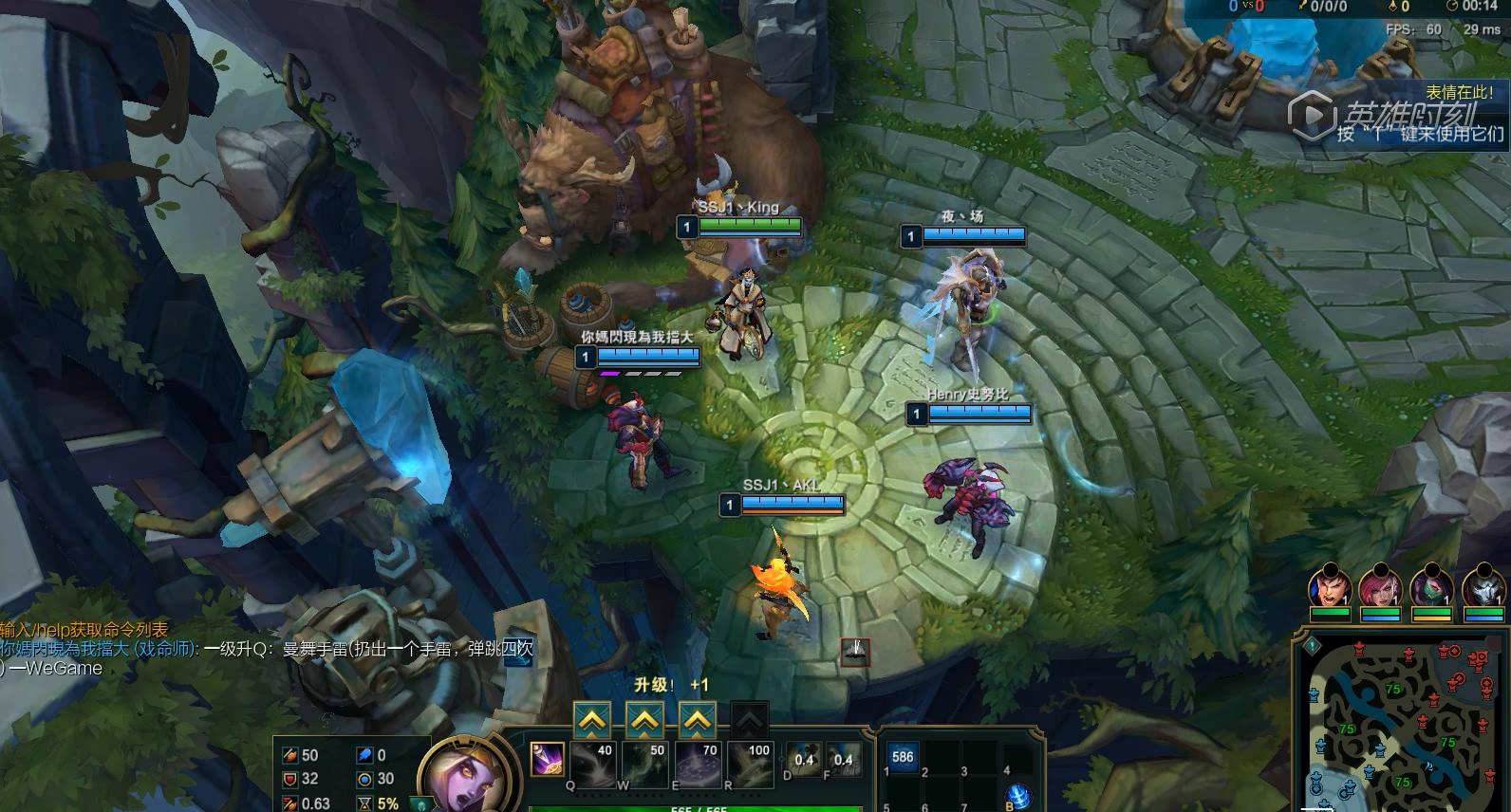Inspect the purple passive ability icon
Screen dimensions: 1511x812
point(546,759)
